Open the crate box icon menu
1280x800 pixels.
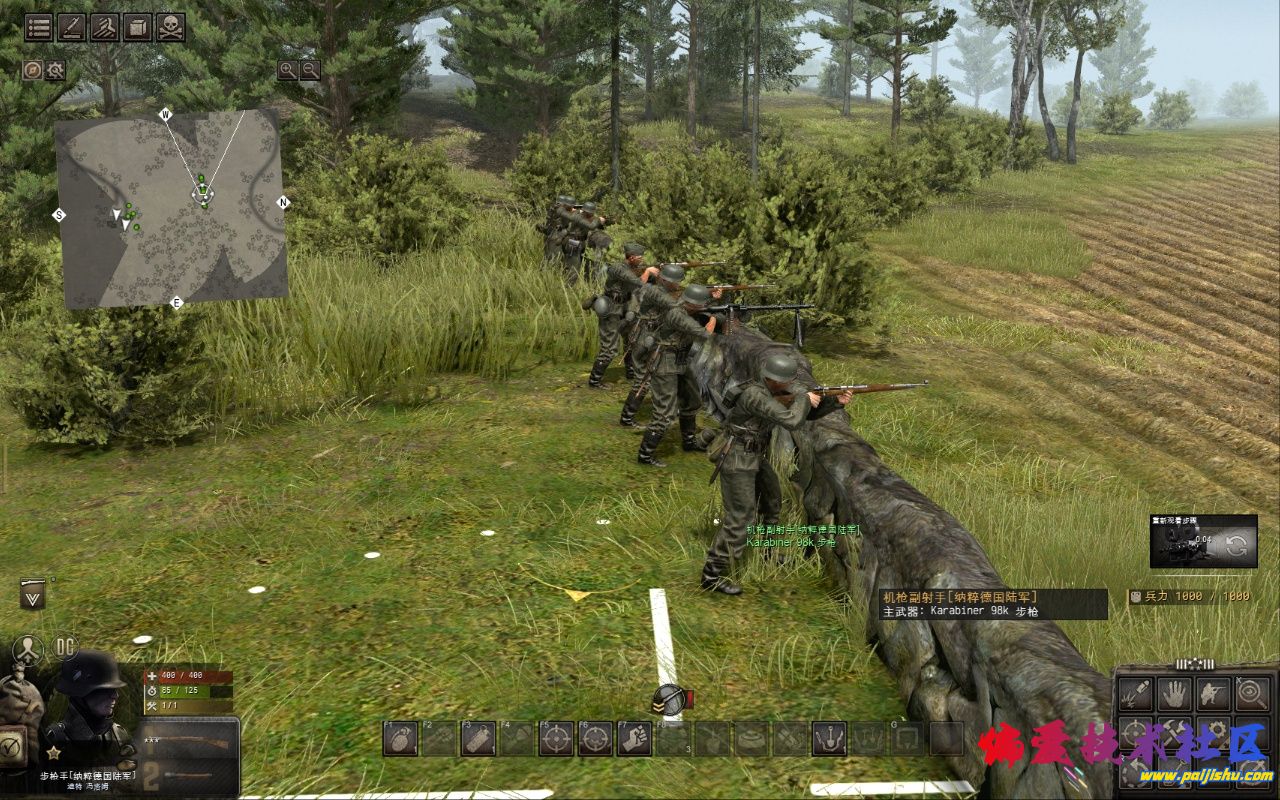tap(138, 27)
